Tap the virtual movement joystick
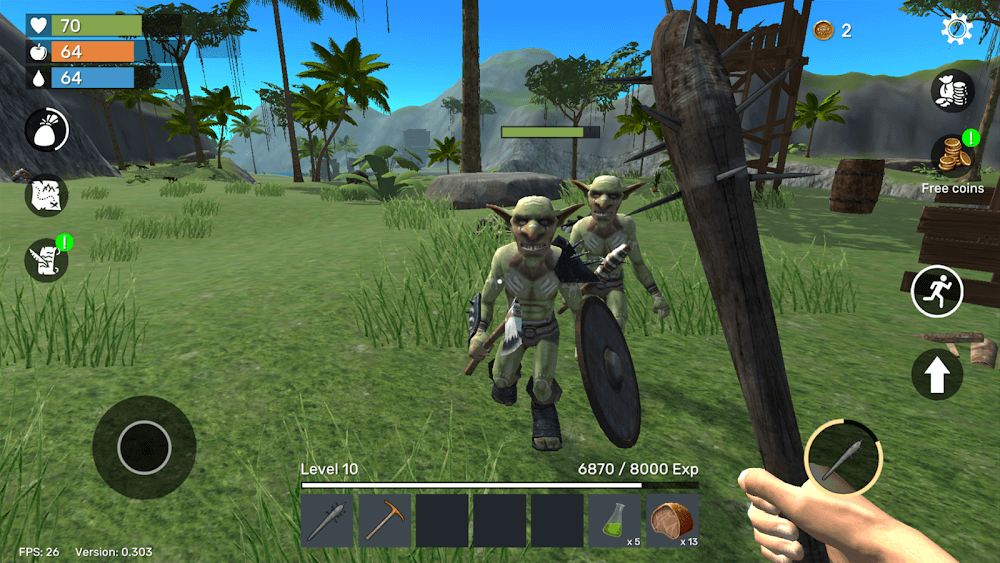1000x563 pixels. pos(144,447)
